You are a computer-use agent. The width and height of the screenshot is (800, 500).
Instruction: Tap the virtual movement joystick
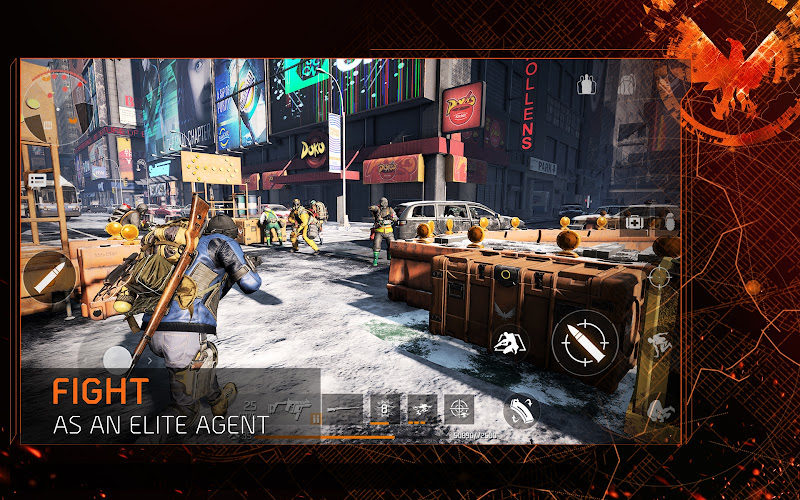(x=118, y=360)
